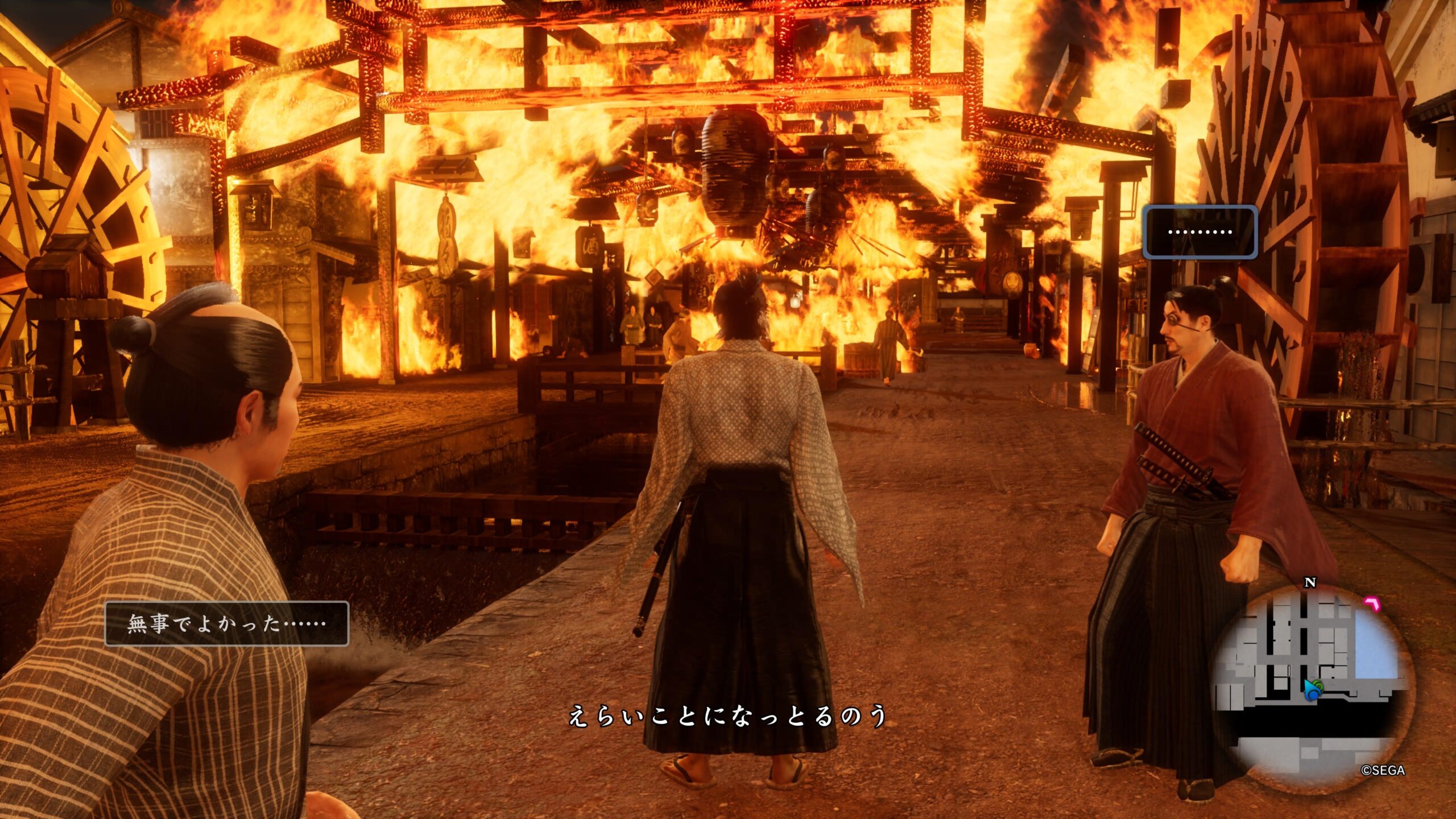Select the pink objective marker on the minimap

click(x=1372, y=603)
